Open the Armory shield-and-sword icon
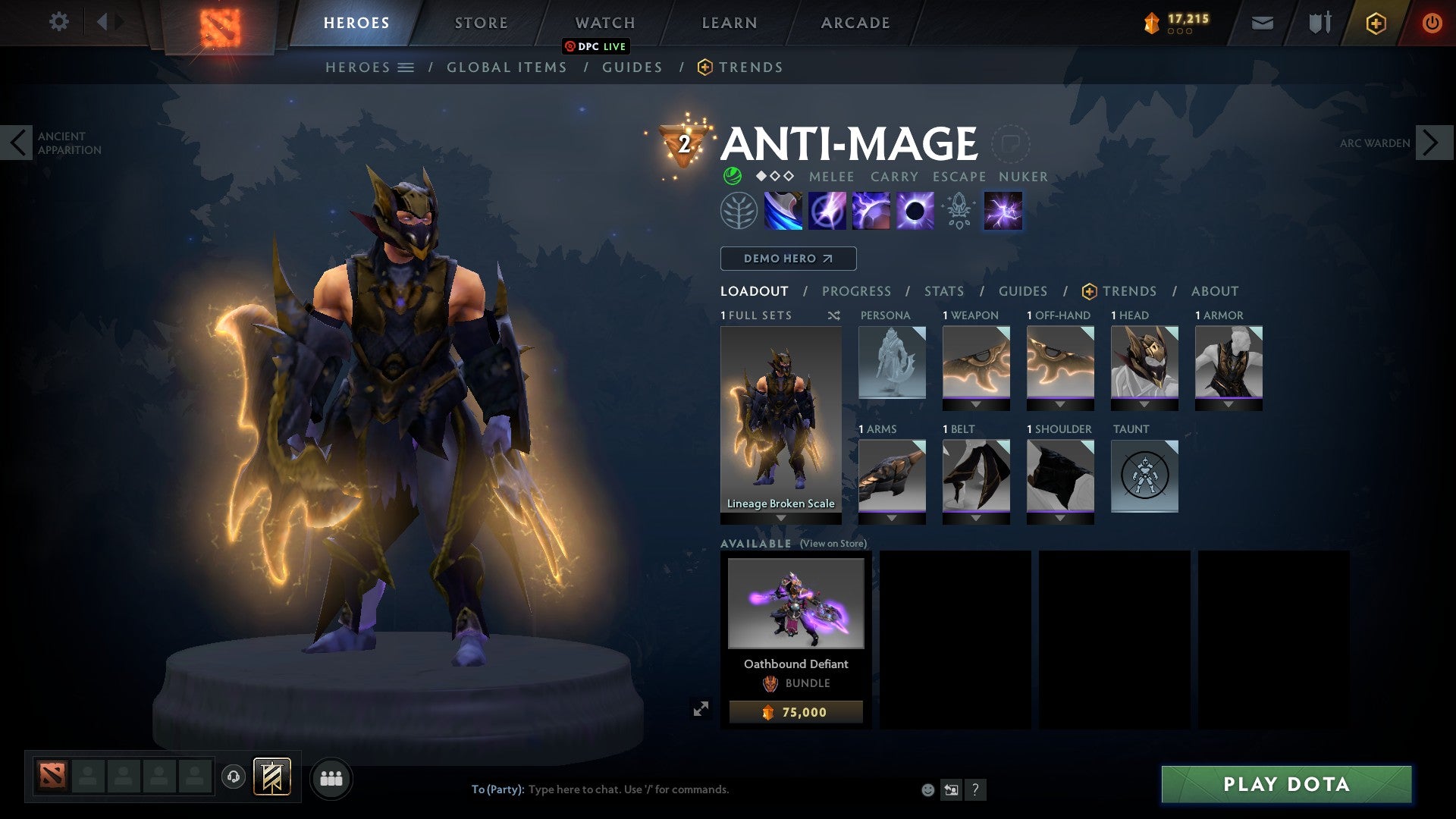1456x819 pixels. pos(1319,22)
